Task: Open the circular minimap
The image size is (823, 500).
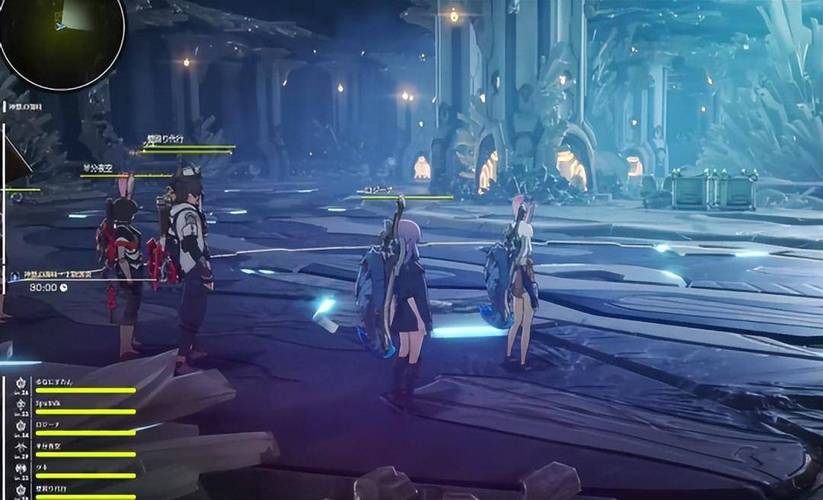Action: pyautogui.click(x=62, y=40)
